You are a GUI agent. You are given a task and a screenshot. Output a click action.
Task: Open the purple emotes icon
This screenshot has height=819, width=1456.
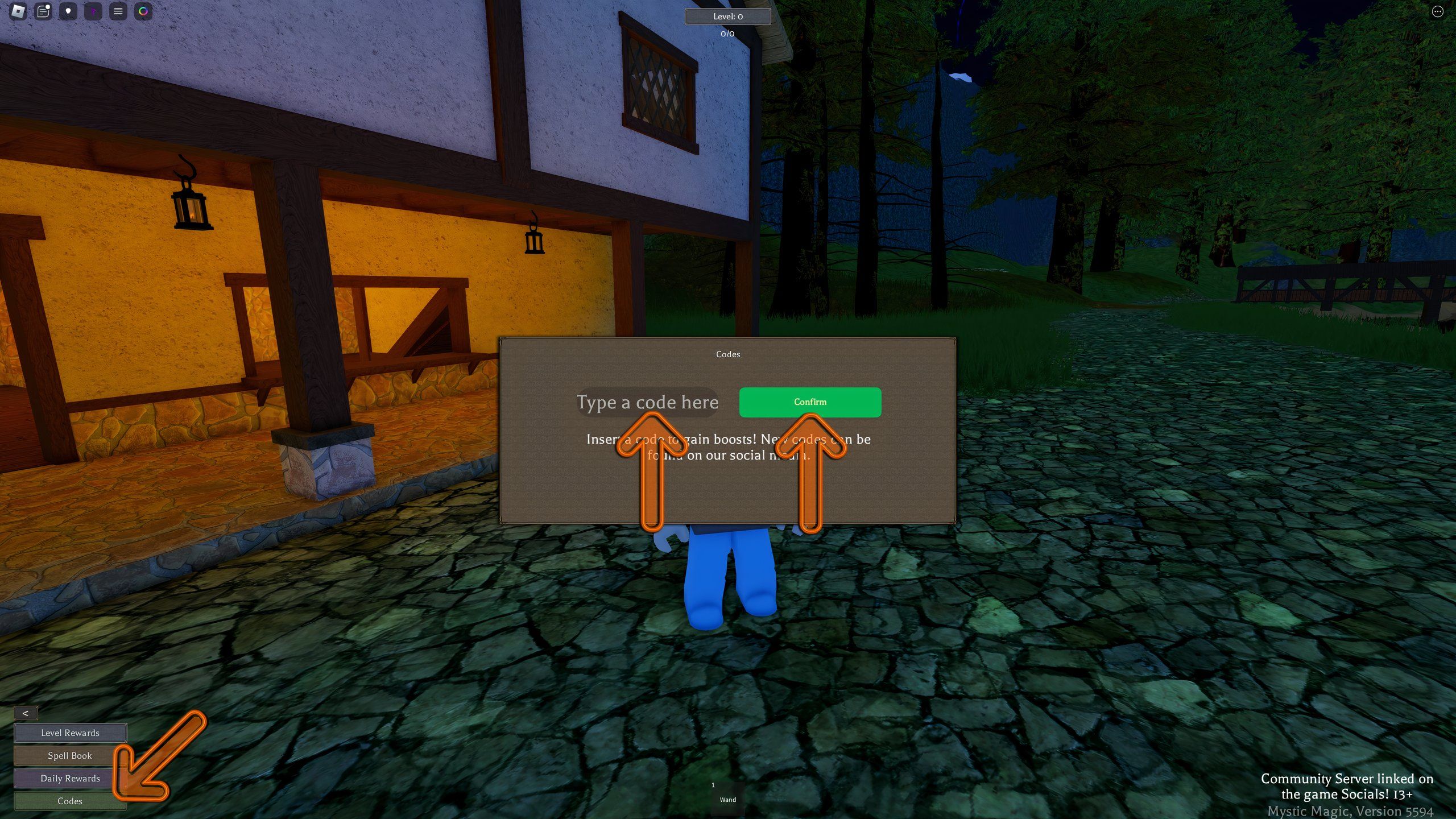click(93, 11)
